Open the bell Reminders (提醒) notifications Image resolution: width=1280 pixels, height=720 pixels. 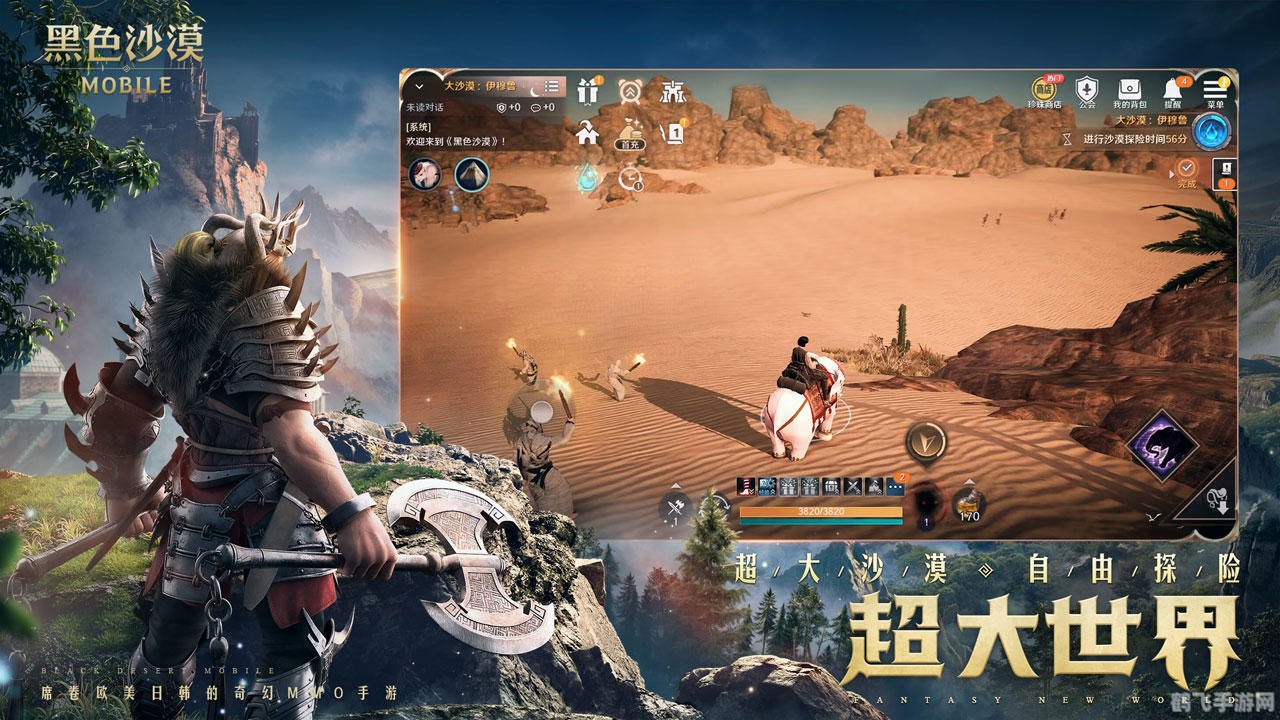tap(1173, 91)
